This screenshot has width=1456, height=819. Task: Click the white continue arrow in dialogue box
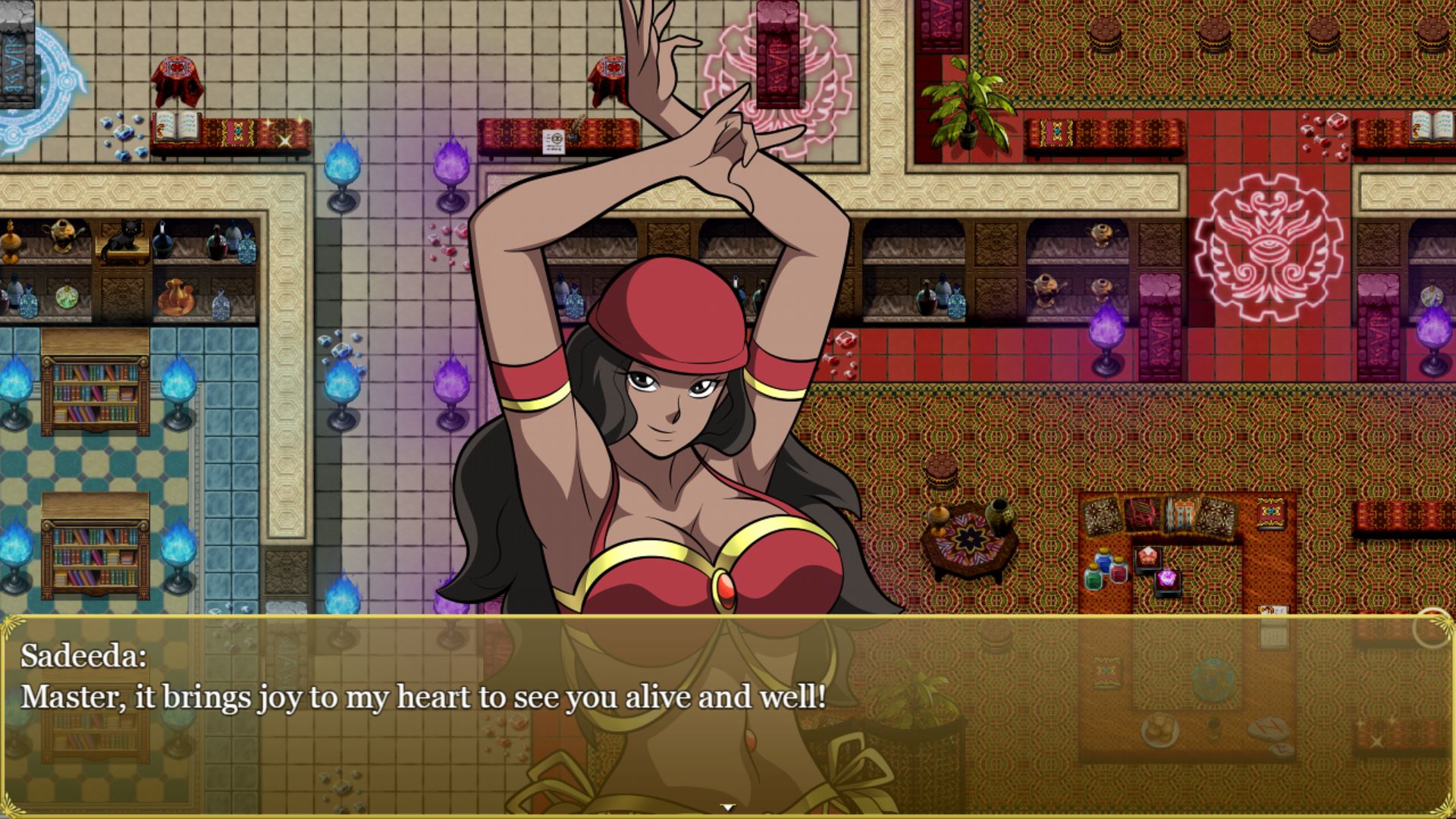point(728,808)
